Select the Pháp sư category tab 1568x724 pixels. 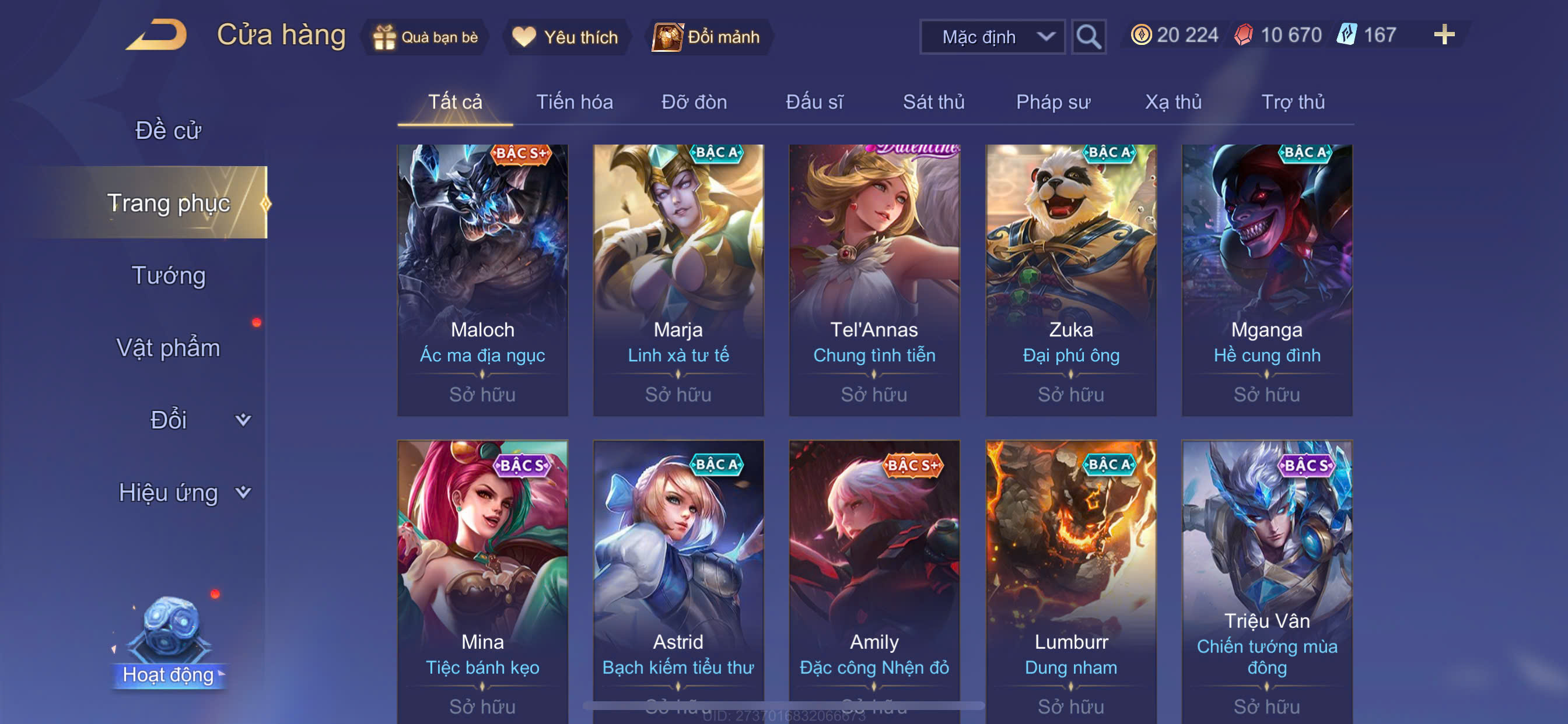[x=1053, y=102]
